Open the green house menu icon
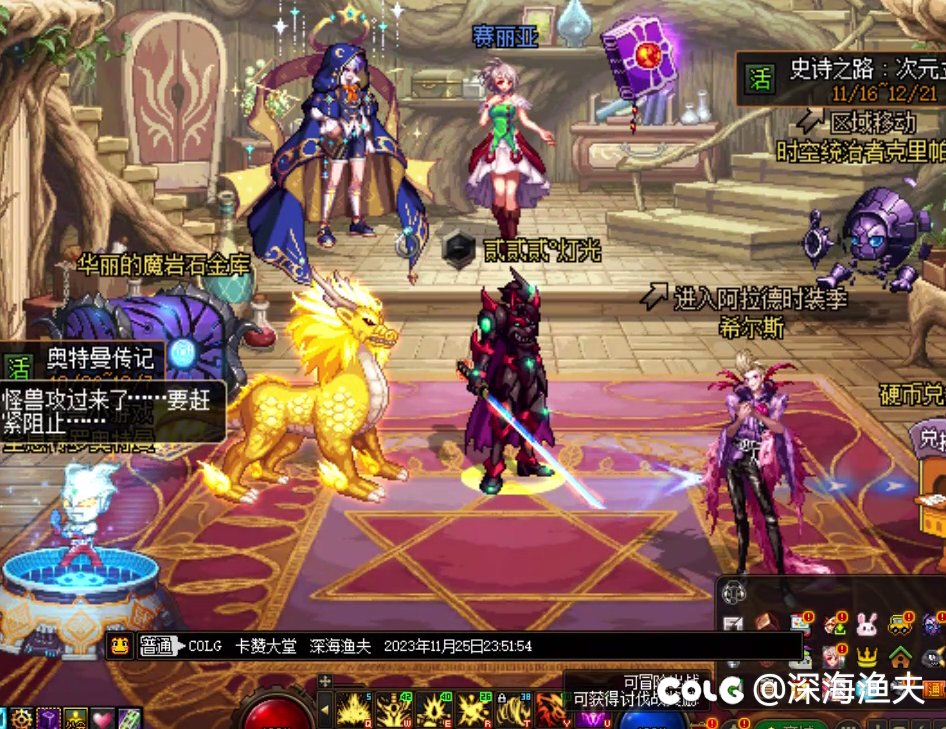 coord(900,657)
